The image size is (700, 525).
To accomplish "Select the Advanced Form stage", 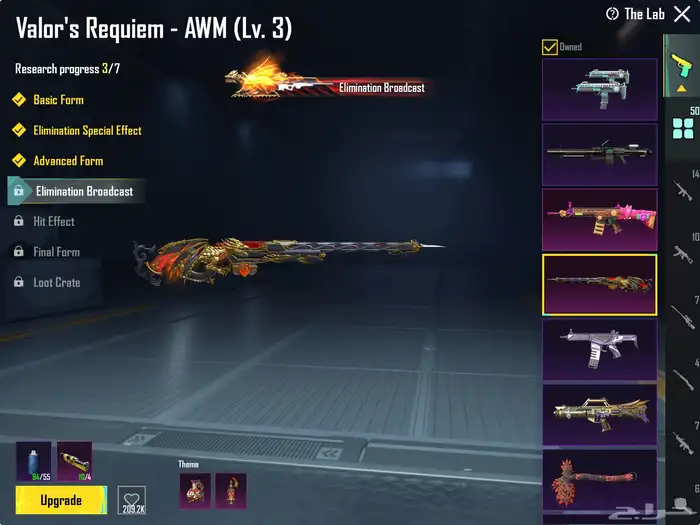I will pos(67,160).
